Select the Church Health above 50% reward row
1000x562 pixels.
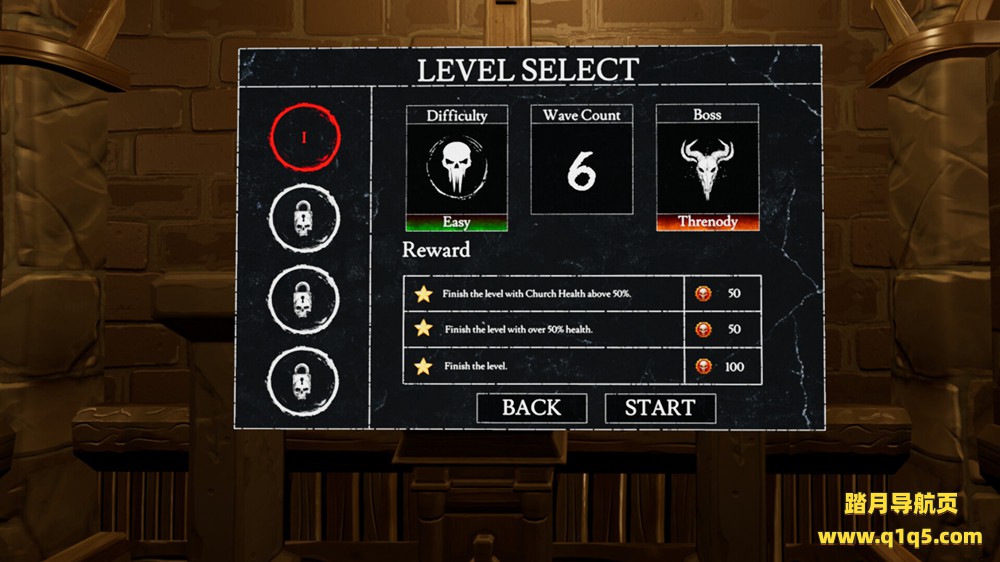click(581, 294)
